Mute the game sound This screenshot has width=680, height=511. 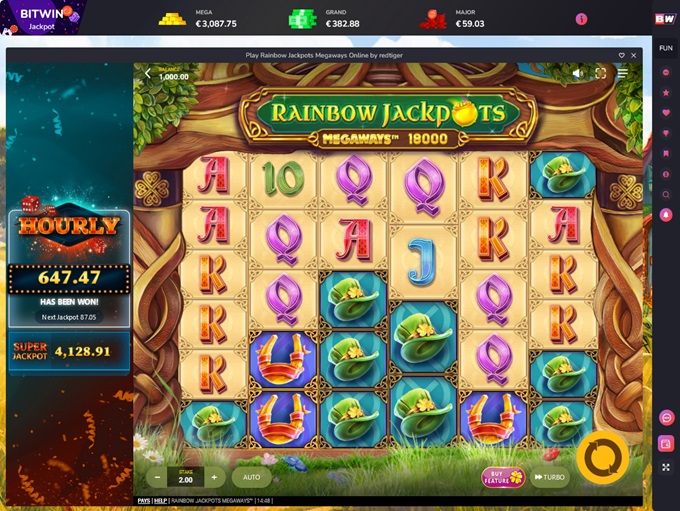point(578,73)
